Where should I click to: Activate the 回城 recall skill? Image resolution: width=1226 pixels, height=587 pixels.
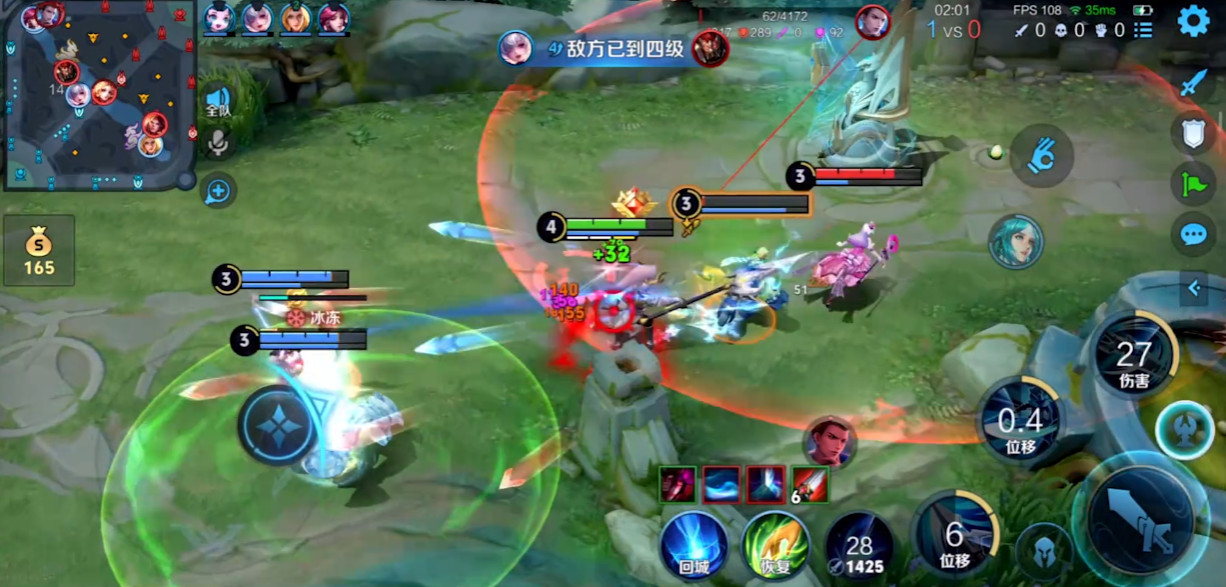tap(693, 545)
